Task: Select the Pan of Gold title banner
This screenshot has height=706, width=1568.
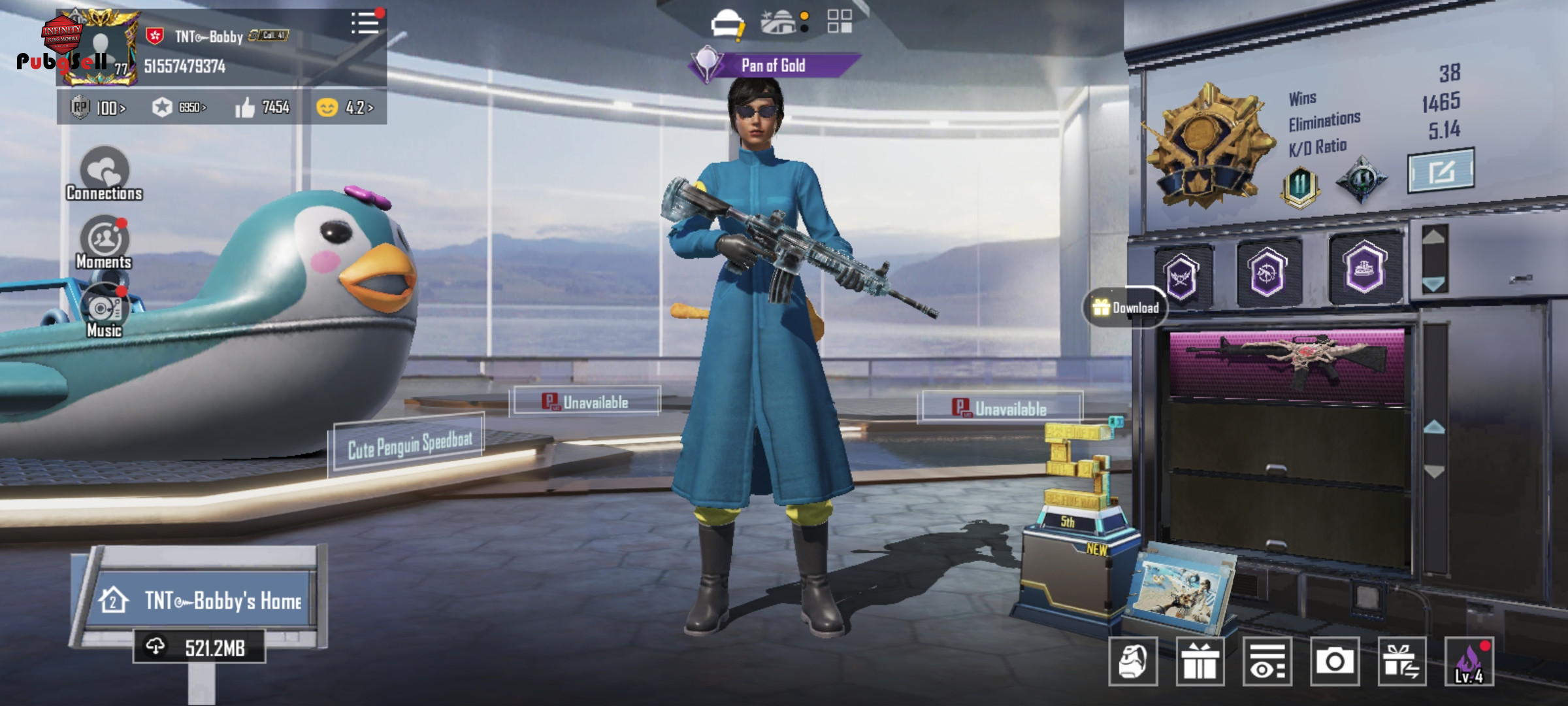Action: (x=774, y=65)
